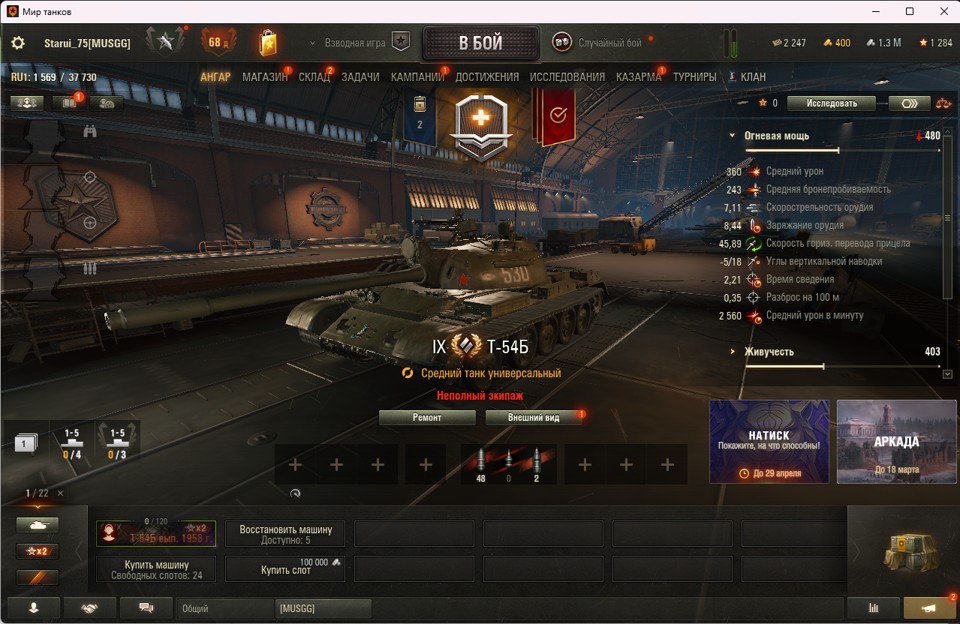Open the Натиск mode banner
The height and width of the screenshot is (624, 960).
click(x=769, y=441)
